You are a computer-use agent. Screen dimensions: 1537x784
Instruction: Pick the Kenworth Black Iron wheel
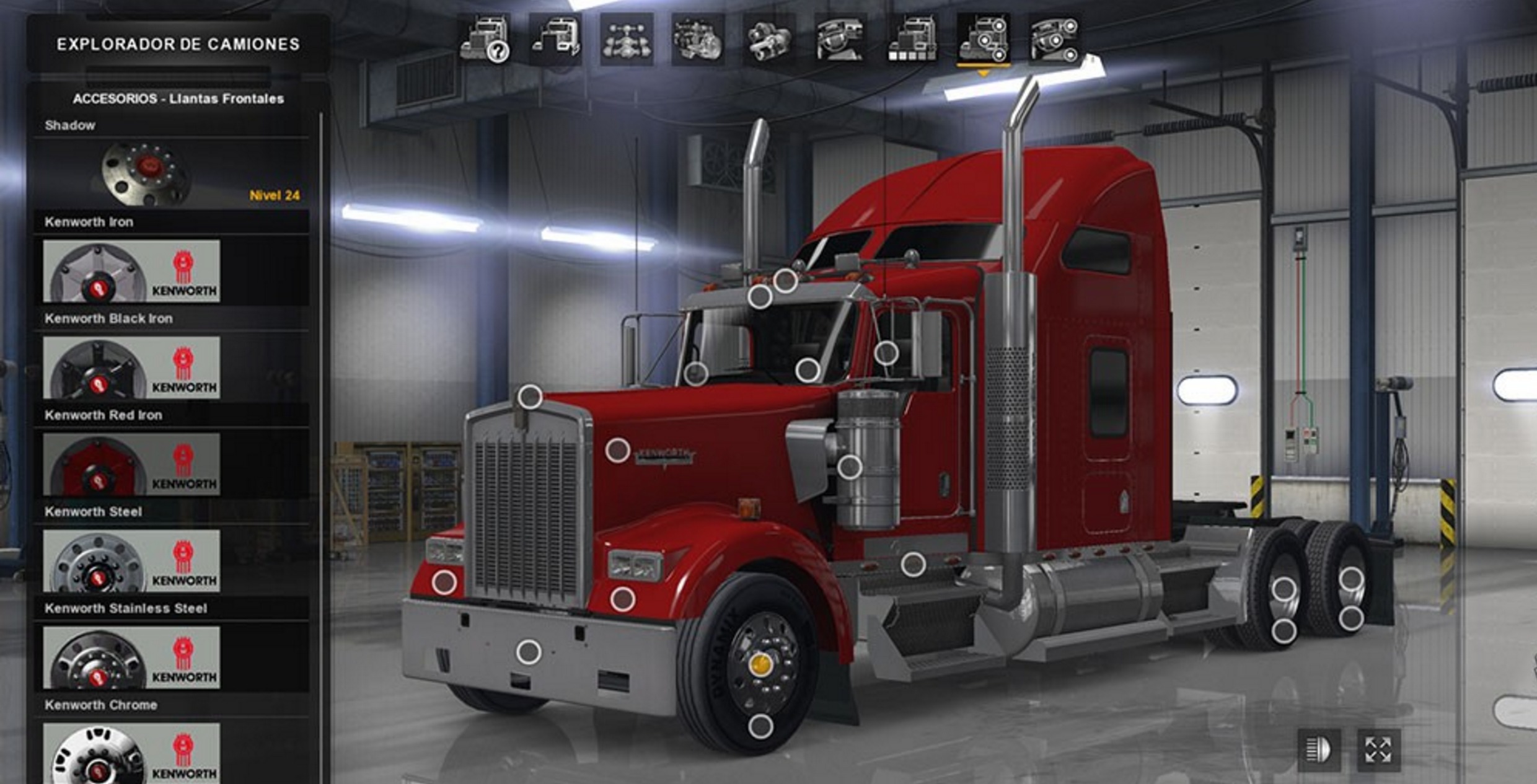[x=131, y=368]
